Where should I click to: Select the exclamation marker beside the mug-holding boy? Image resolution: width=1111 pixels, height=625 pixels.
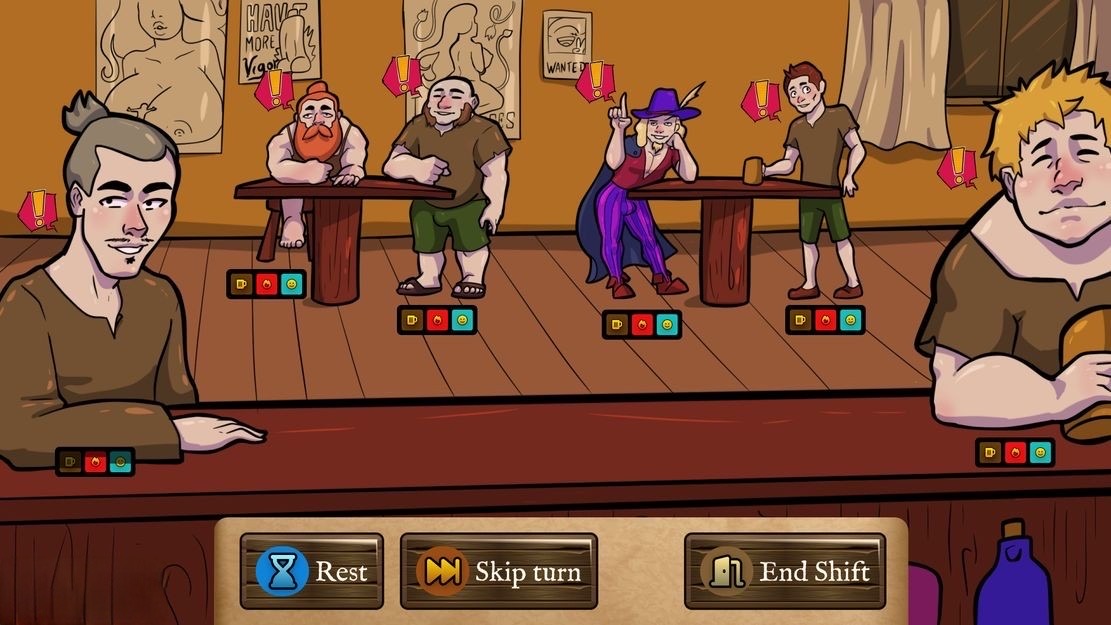pos(760,100)
